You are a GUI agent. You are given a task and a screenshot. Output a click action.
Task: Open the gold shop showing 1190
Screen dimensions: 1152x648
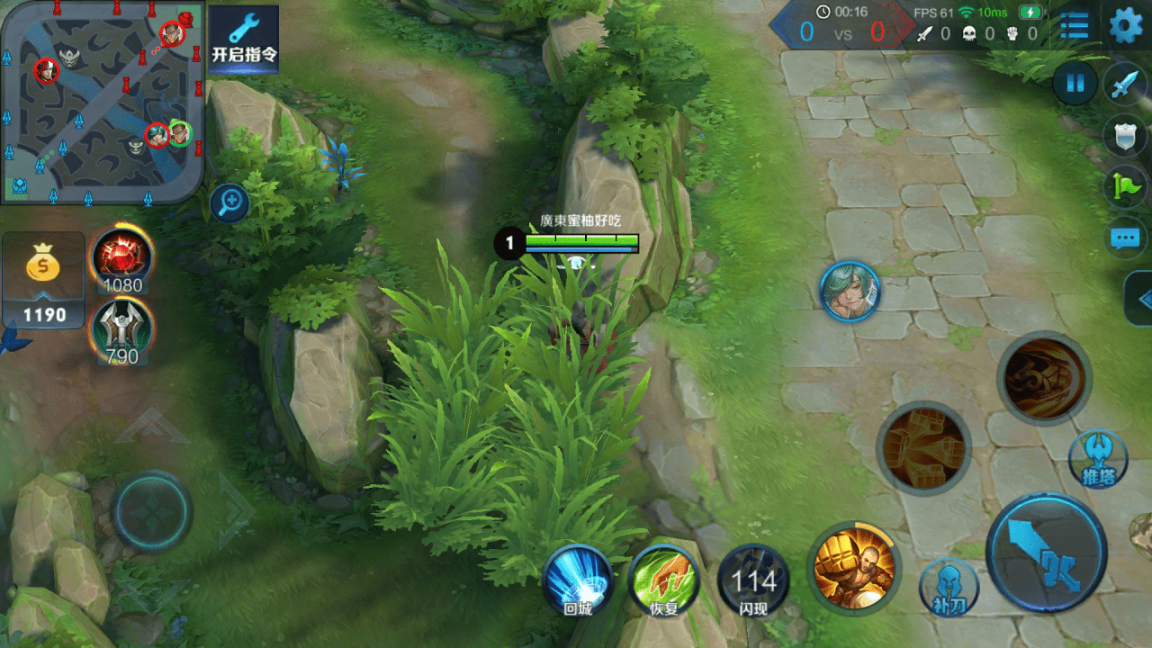point(44,281)
